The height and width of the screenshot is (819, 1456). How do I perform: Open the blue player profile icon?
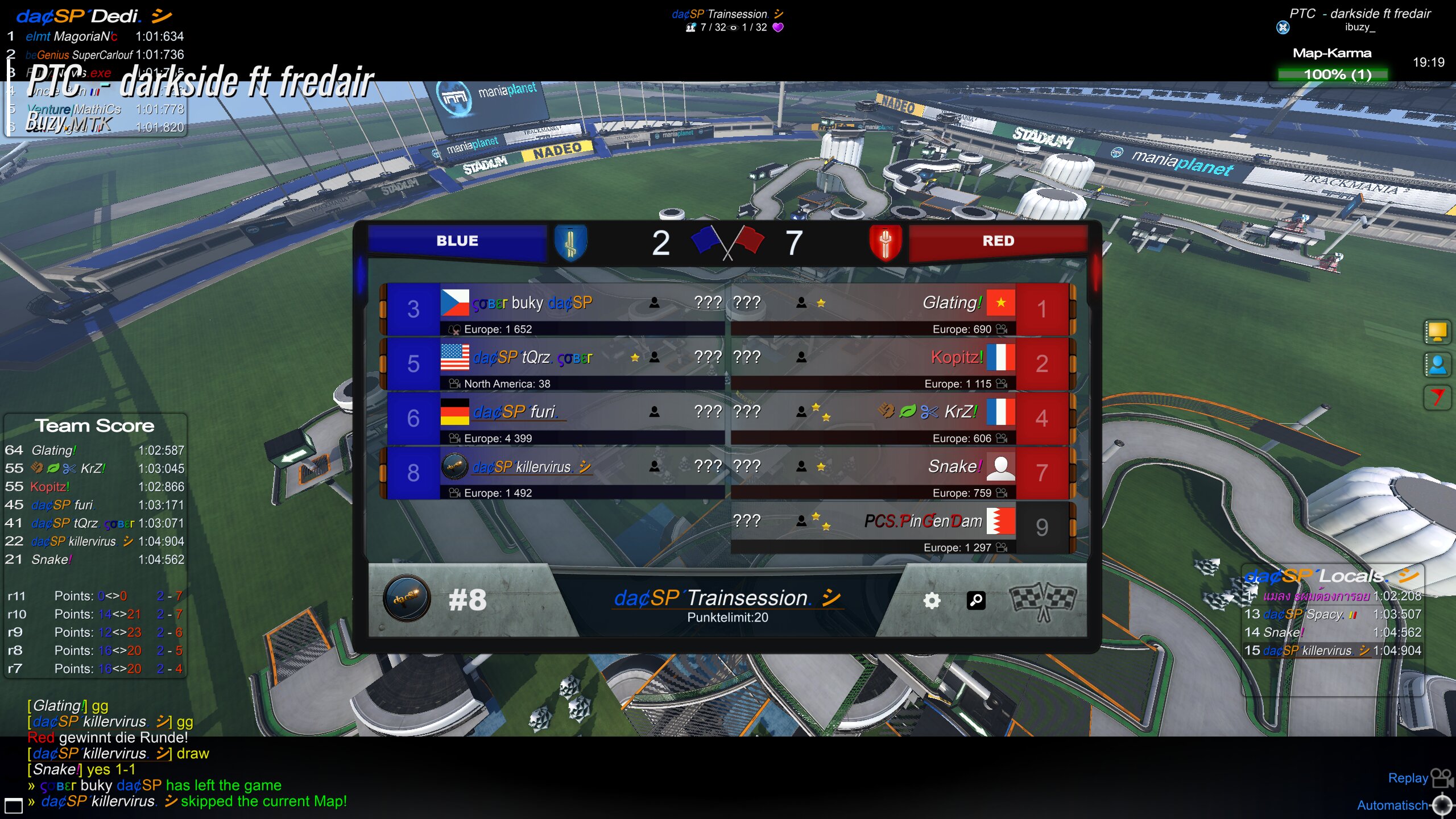(x=1437, y=365)
